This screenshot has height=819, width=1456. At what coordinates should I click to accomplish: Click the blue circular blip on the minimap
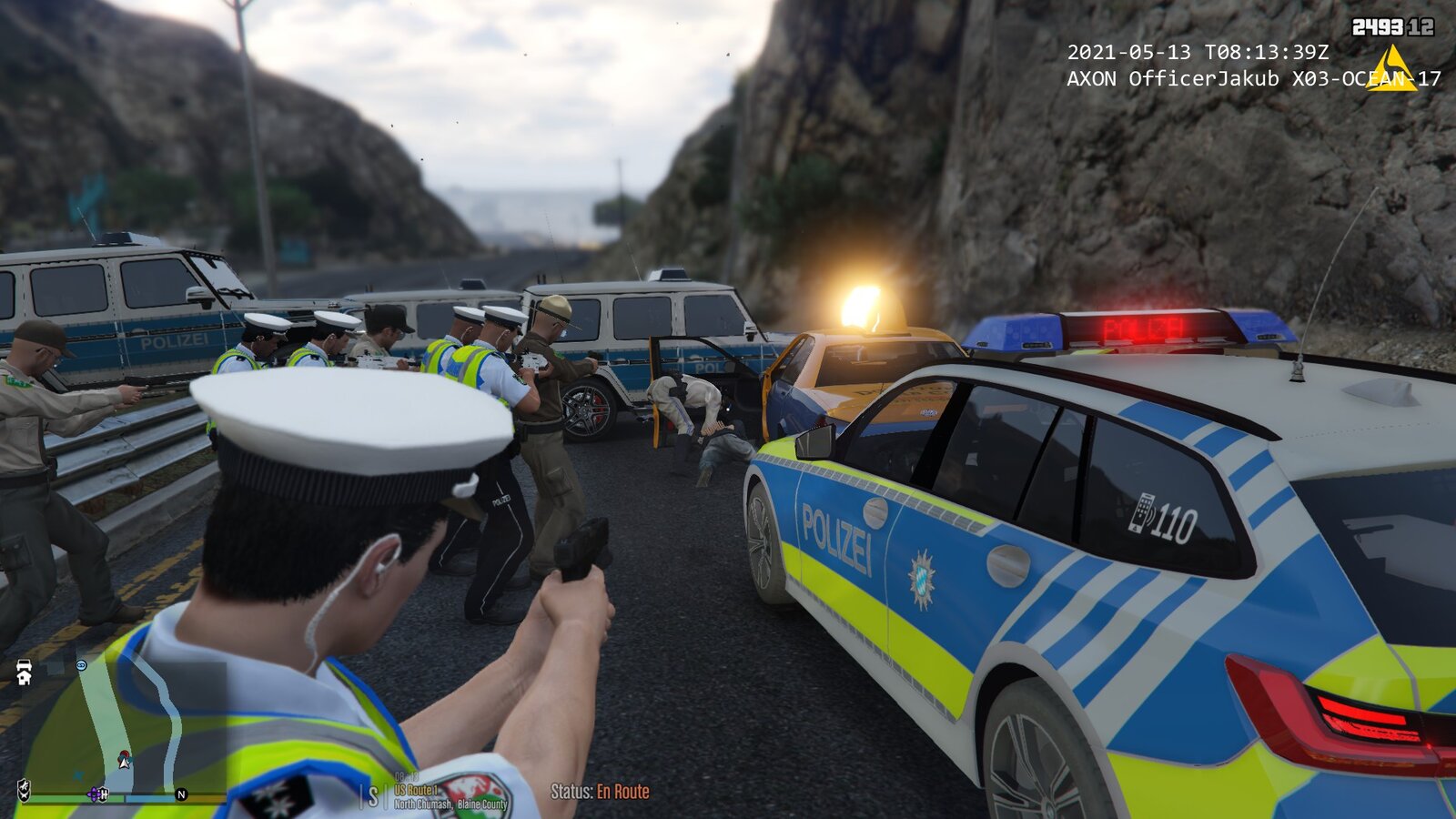pyautogui.click(x=81, y=666)
